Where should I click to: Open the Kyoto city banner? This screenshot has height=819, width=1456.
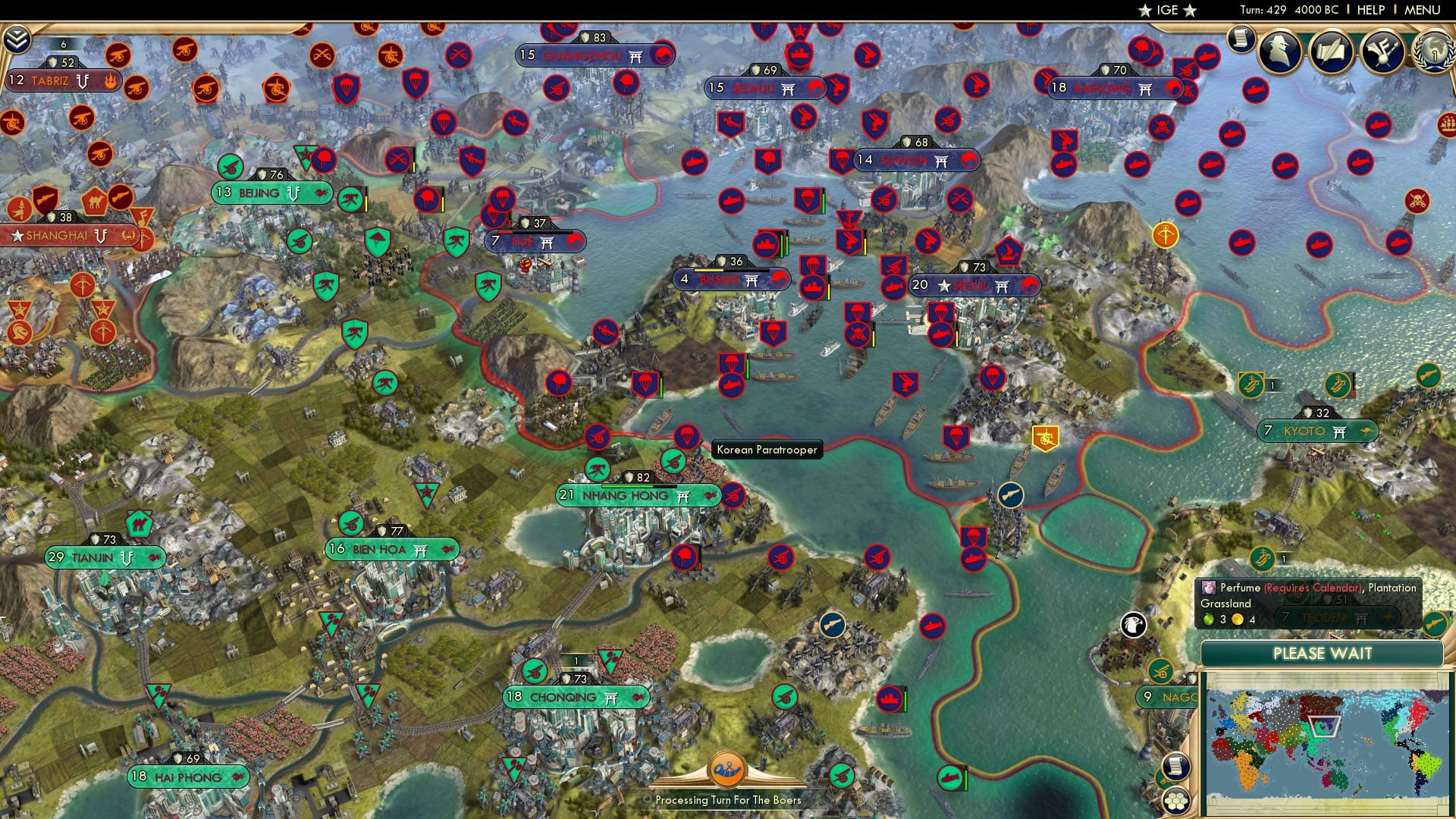click(1317, 430)
